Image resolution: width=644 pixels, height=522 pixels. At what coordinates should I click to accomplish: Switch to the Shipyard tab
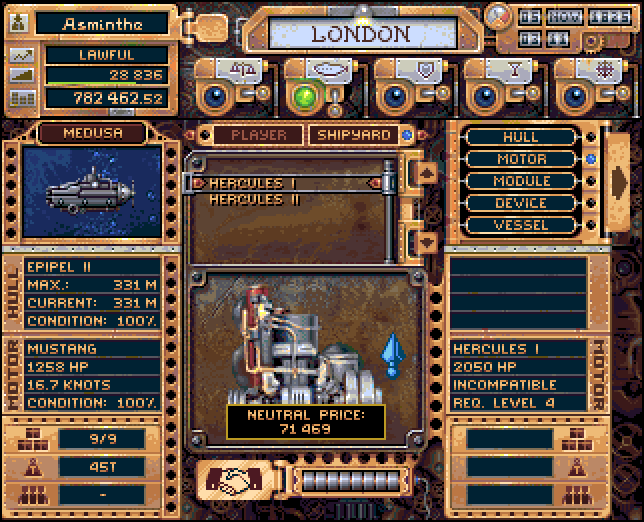click(x=353, y=135)
